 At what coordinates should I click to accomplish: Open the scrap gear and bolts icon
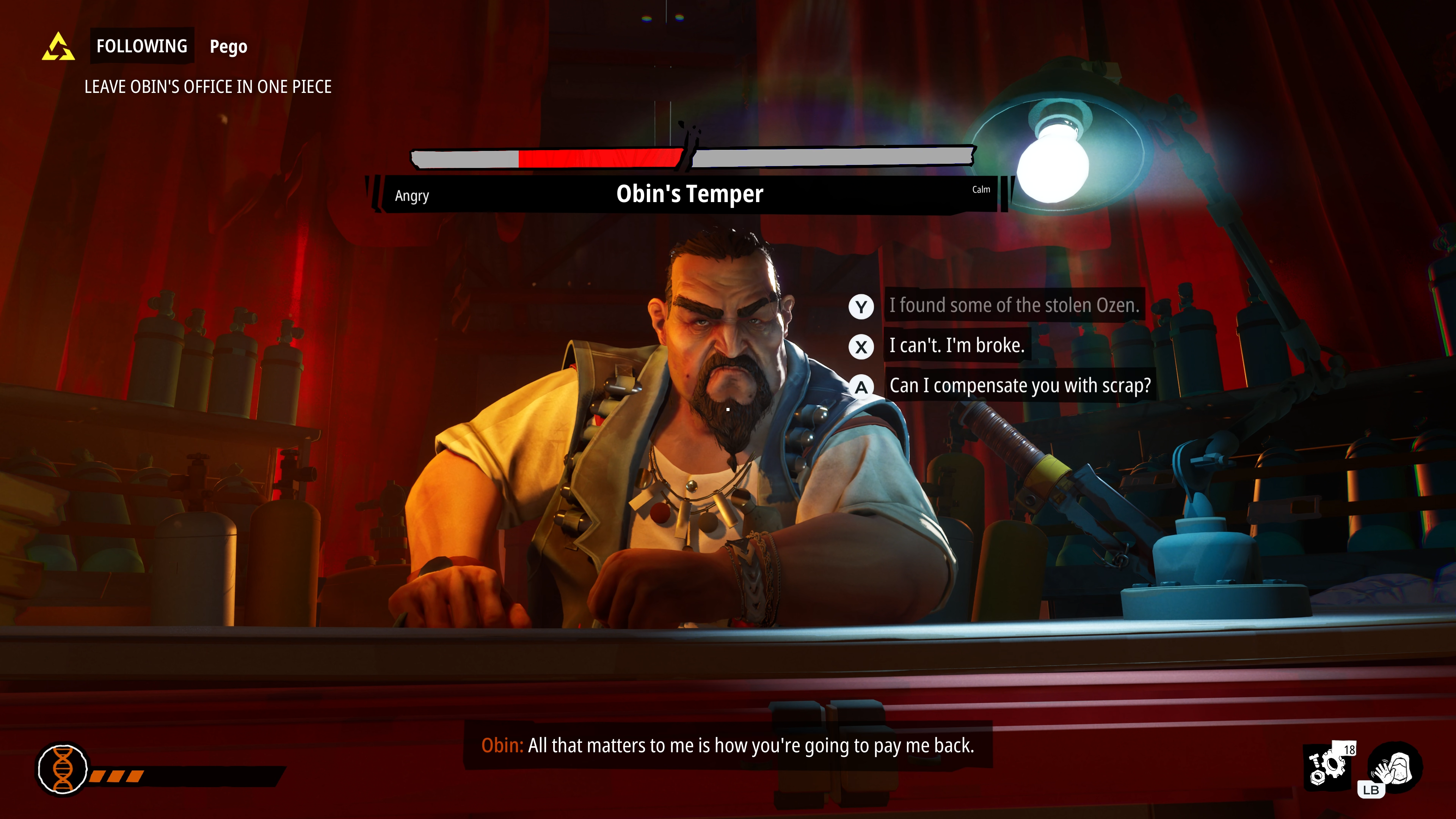1328,767
